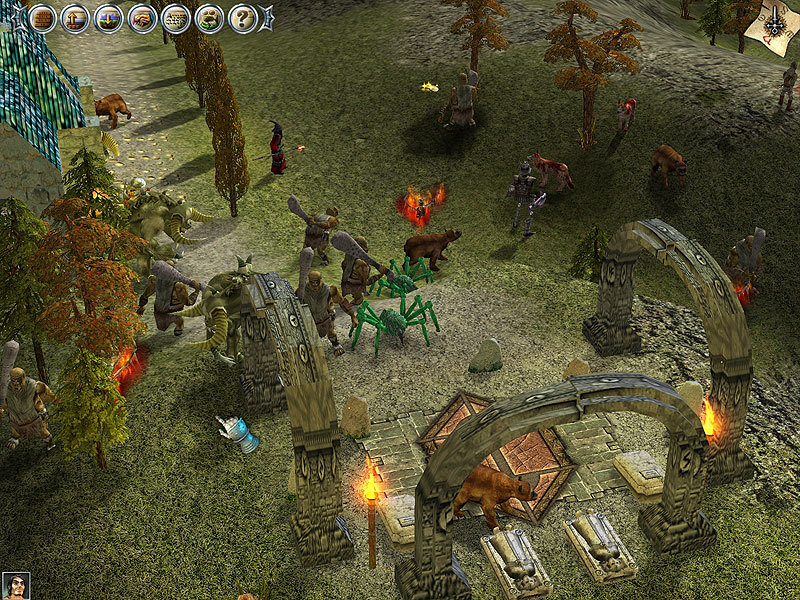Click the rocks with green arrow icon
The height and width of the screenshot is (600, 800).
click(x=209, y=18)
